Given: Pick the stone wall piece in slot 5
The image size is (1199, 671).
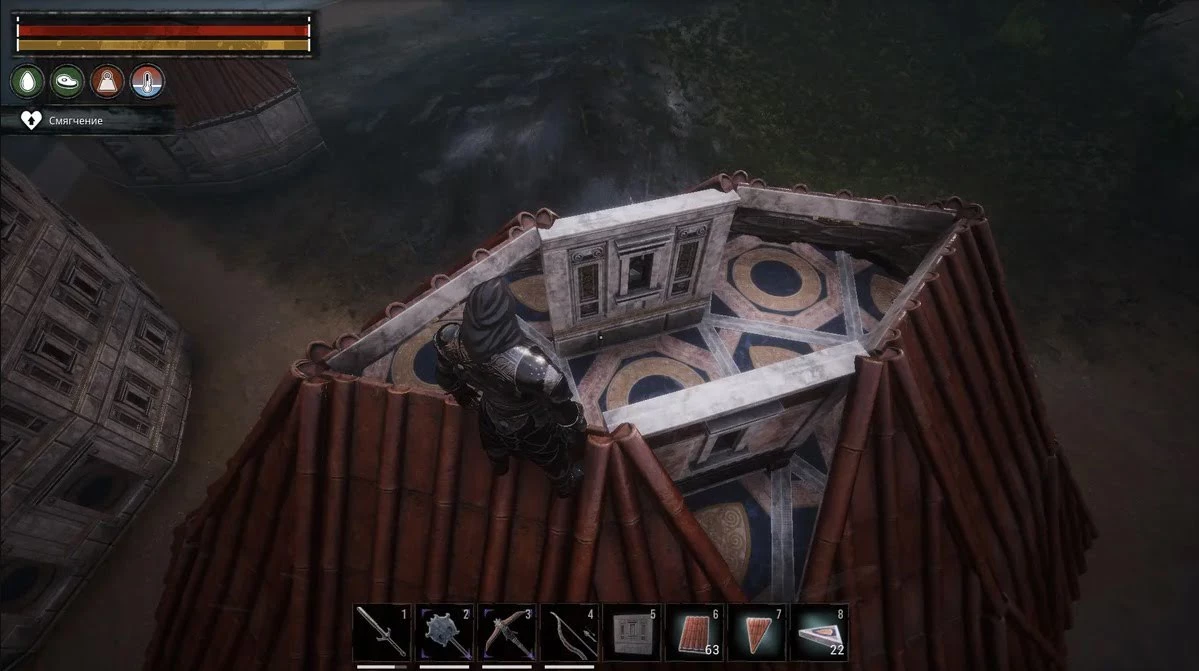Looking at the screenshot, I should click(x=632, y=632).
